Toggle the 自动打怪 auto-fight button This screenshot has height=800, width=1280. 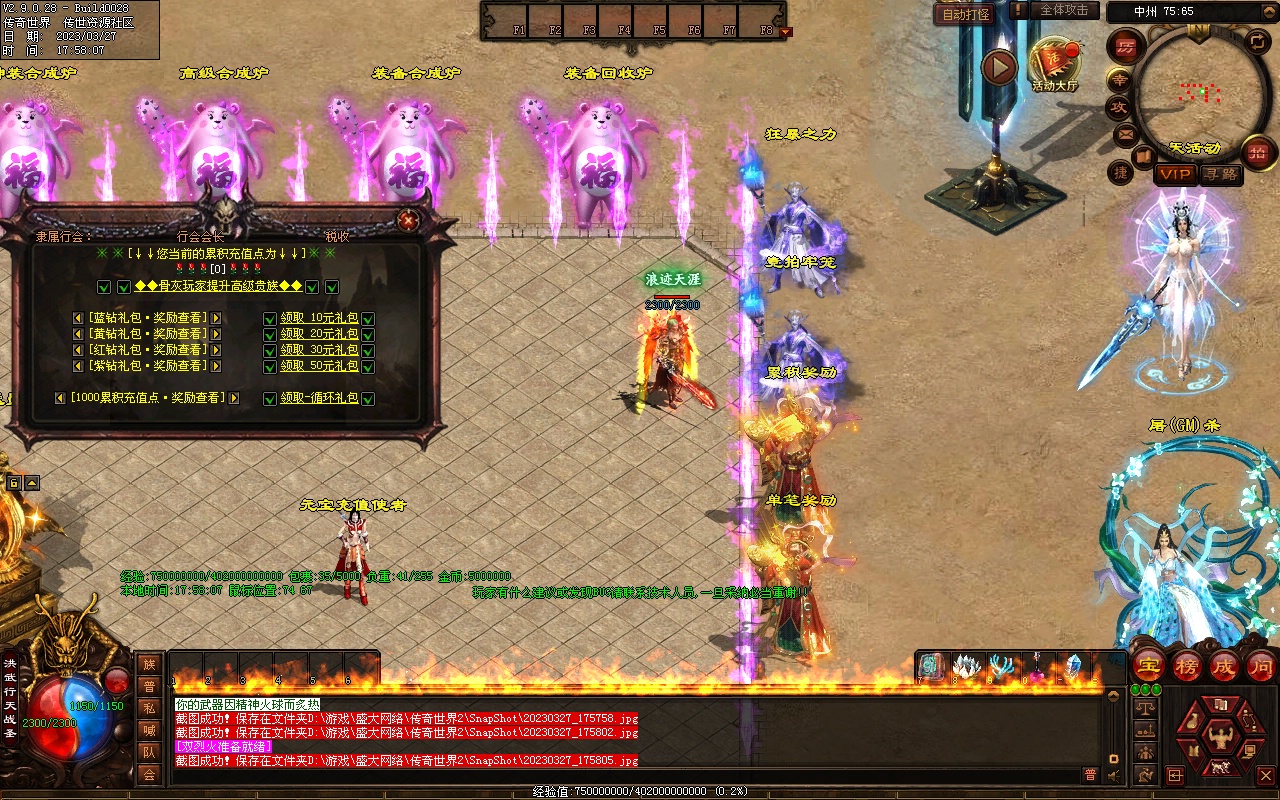966,14
